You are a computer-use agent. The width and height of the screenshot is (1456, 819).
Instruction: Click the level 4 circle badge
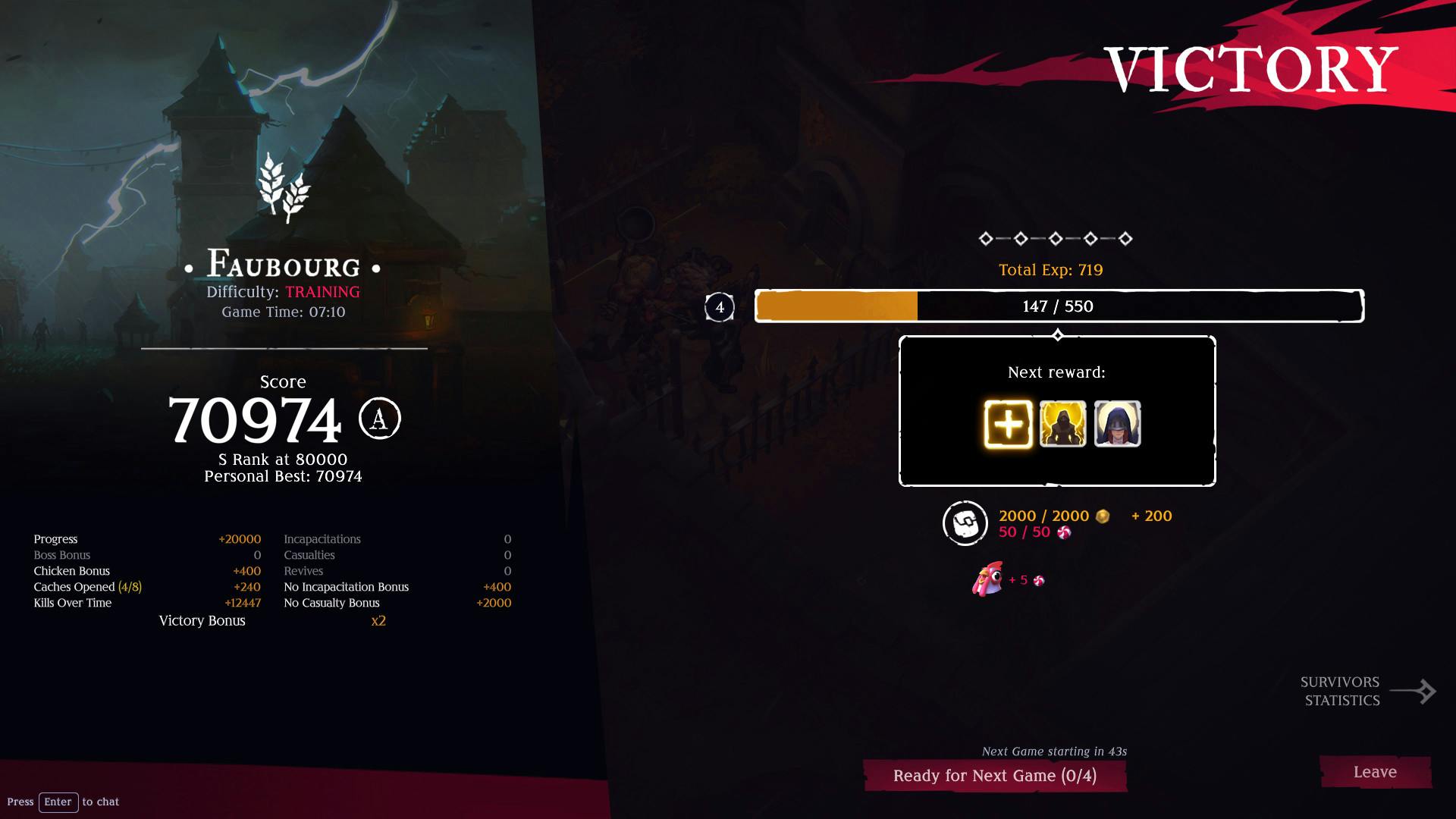(719, 307)
